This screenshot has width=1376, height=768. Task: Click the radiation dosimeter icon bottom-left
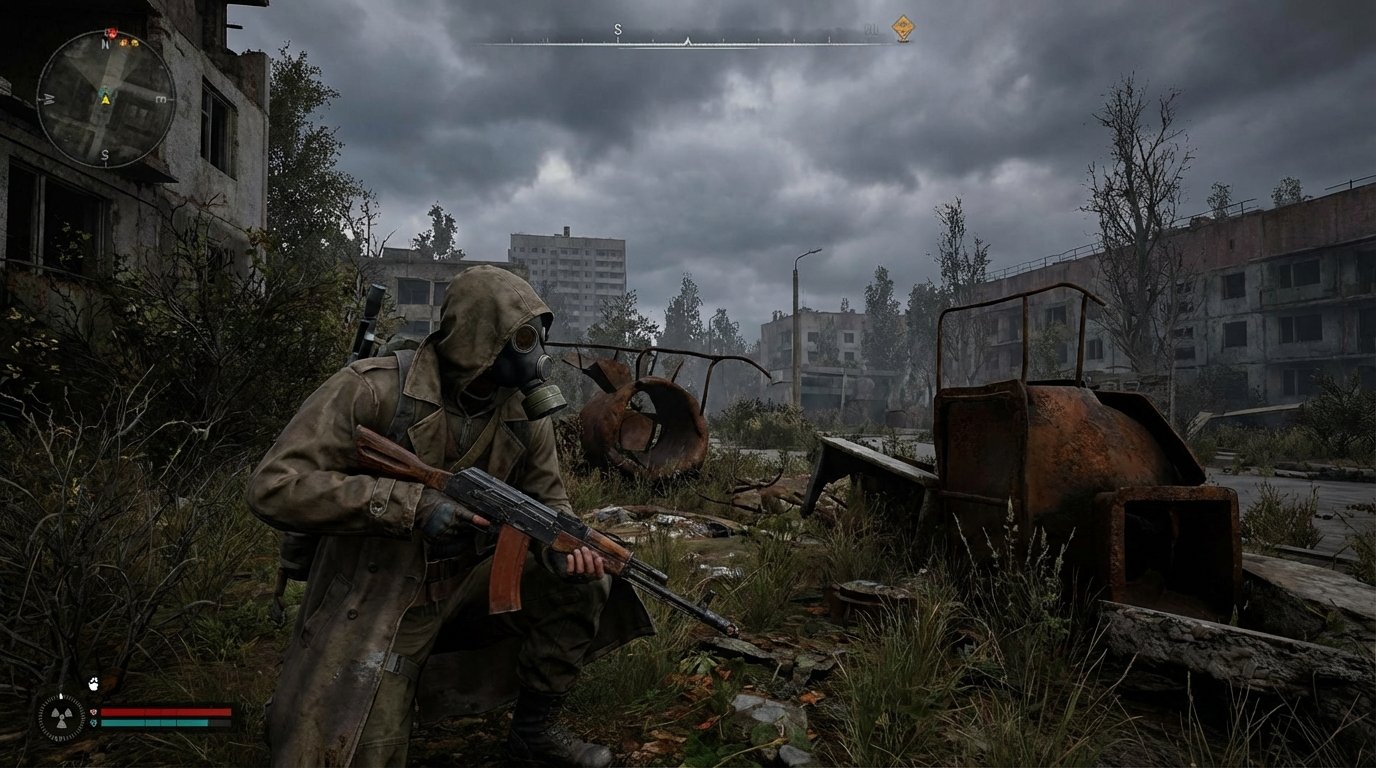(62, 717)
